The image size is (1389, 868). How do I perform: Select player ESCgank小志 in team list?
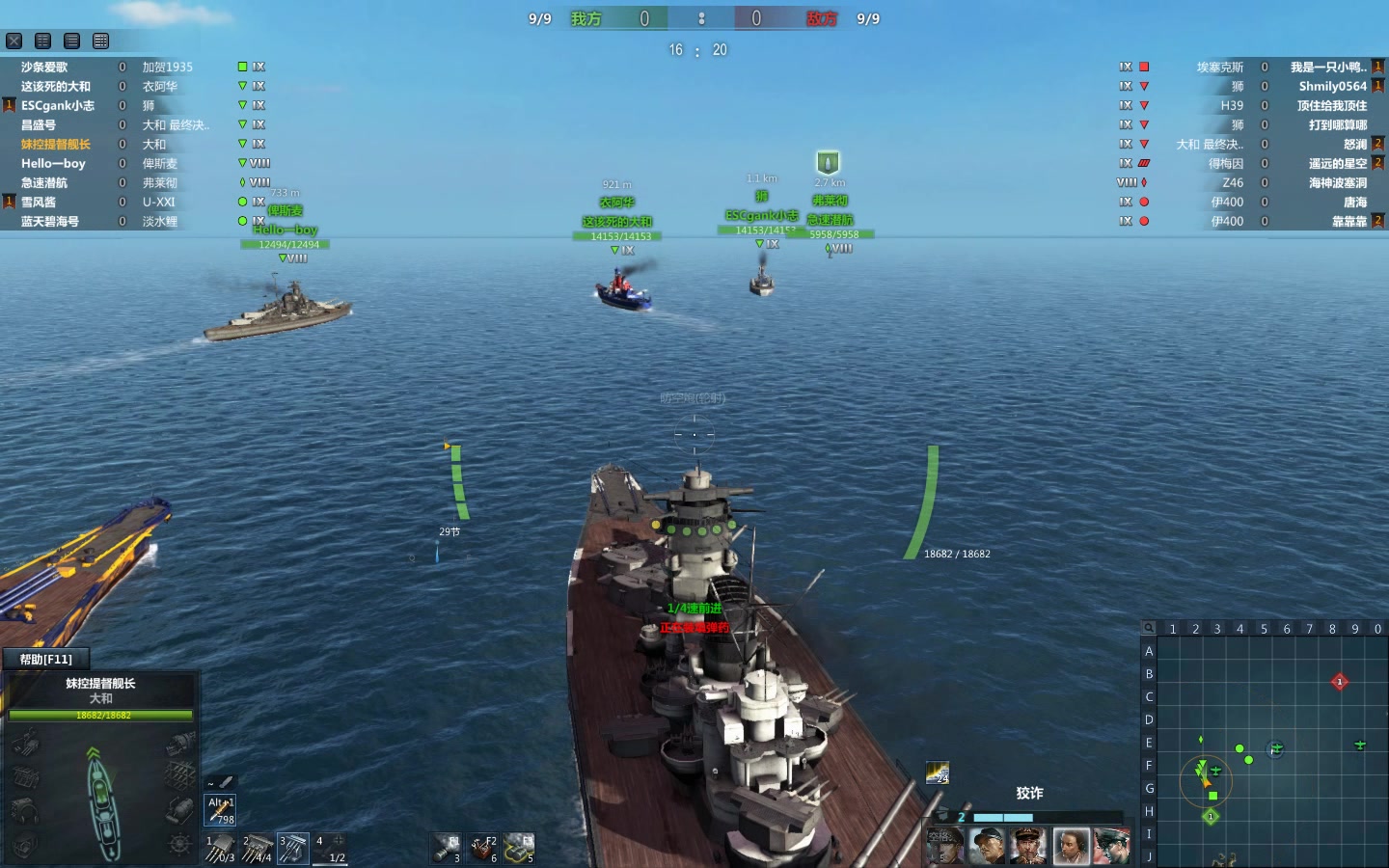58,105
